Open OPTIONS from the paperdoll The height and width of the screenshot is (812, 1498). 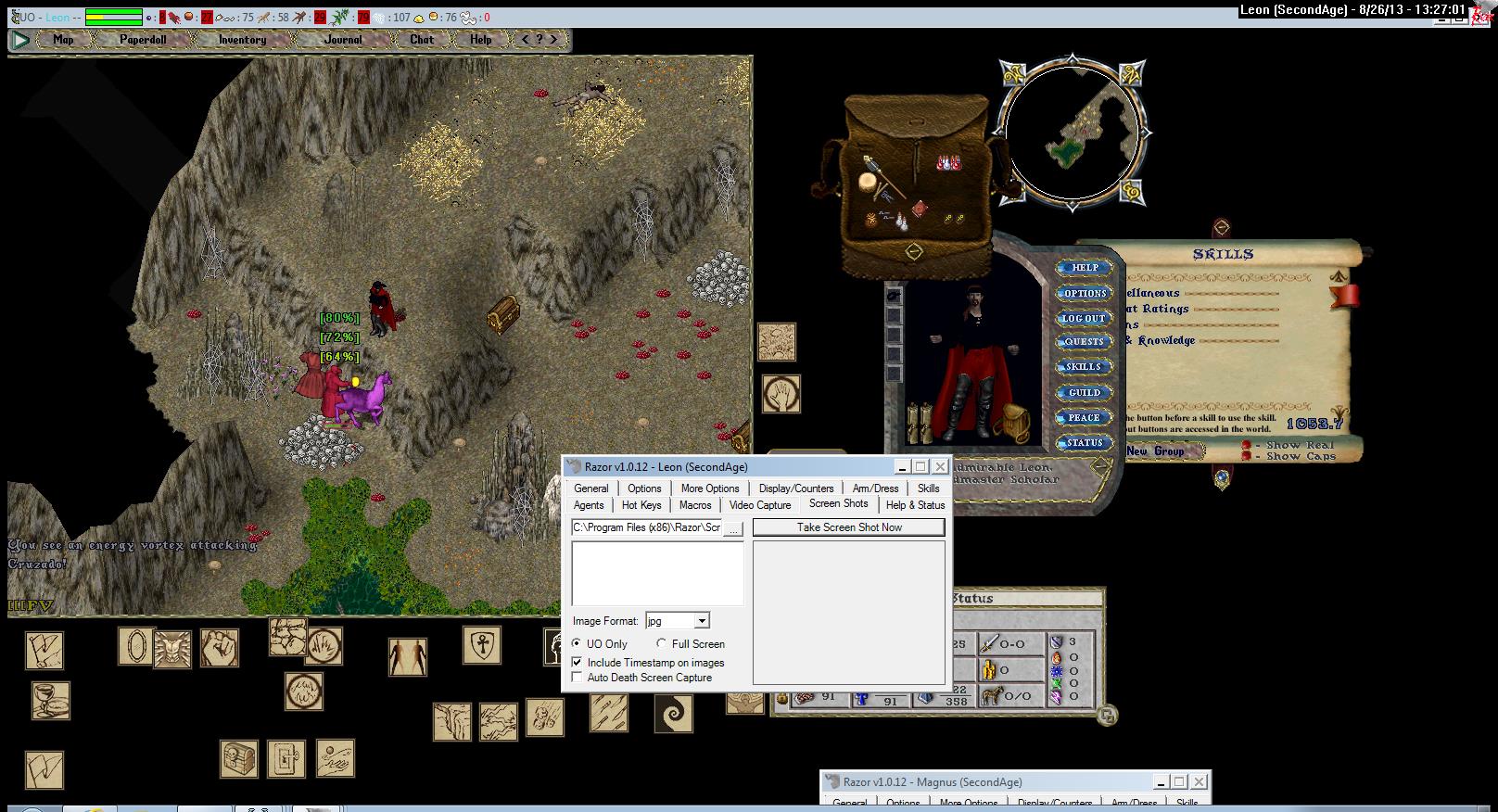click(1085, 293)
